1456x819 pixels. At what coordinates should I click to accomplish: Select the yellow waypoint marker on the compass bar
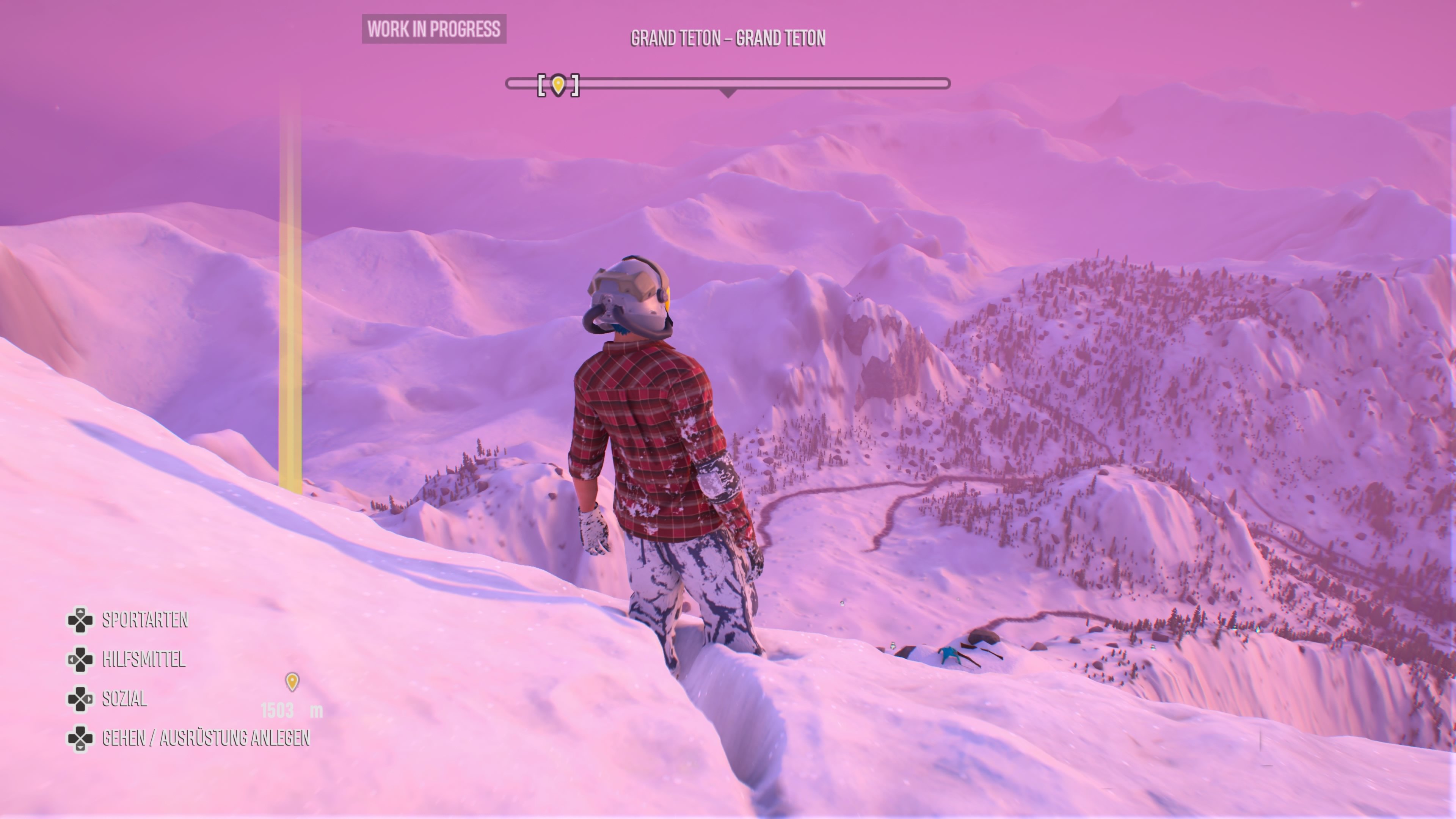pyautogui.click(x=558, y=85)
